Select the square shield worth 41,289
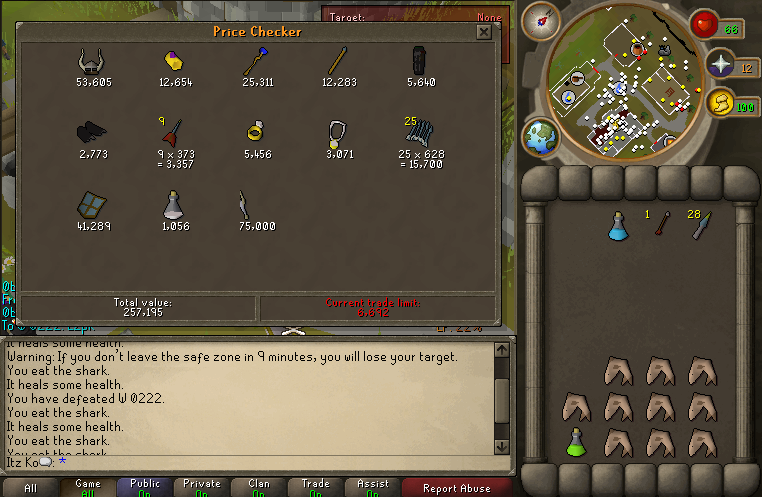The image size is (762, 497). (x=92, y=204)
